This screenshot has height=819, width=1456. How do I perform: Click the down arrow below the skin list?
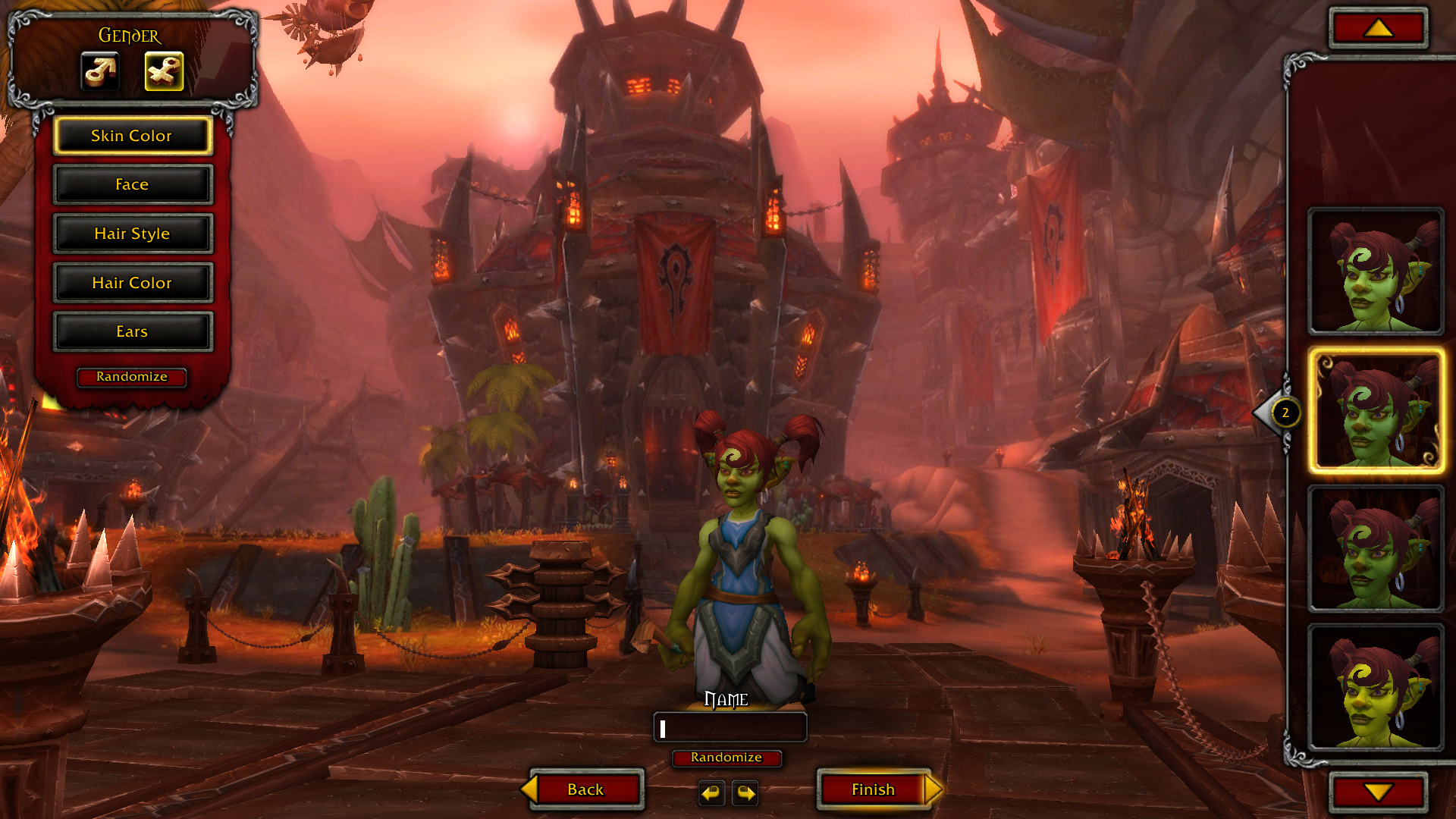(1378, 792)
